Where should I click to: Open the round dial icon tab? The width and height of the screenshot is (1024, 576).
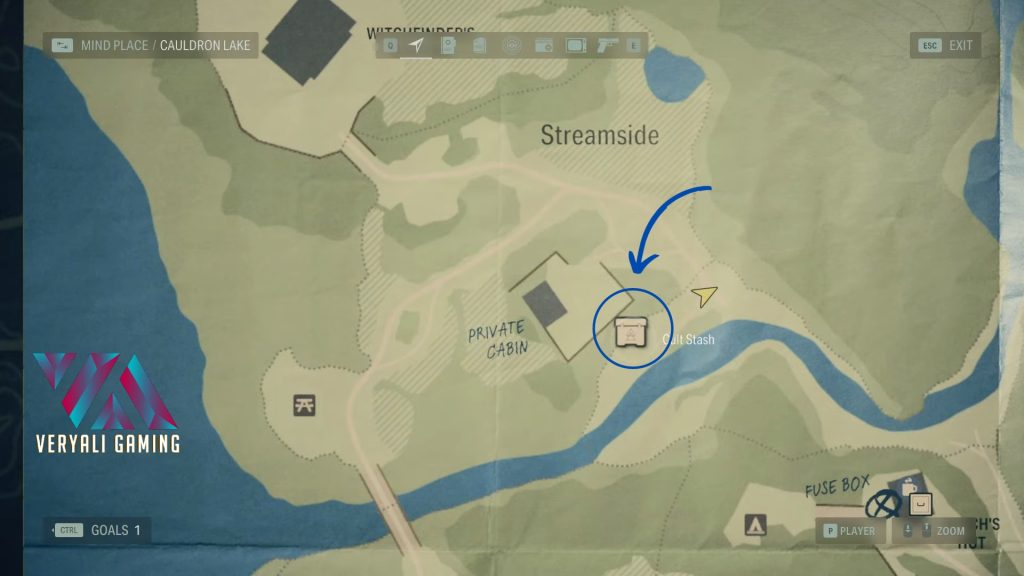point(512,45)
